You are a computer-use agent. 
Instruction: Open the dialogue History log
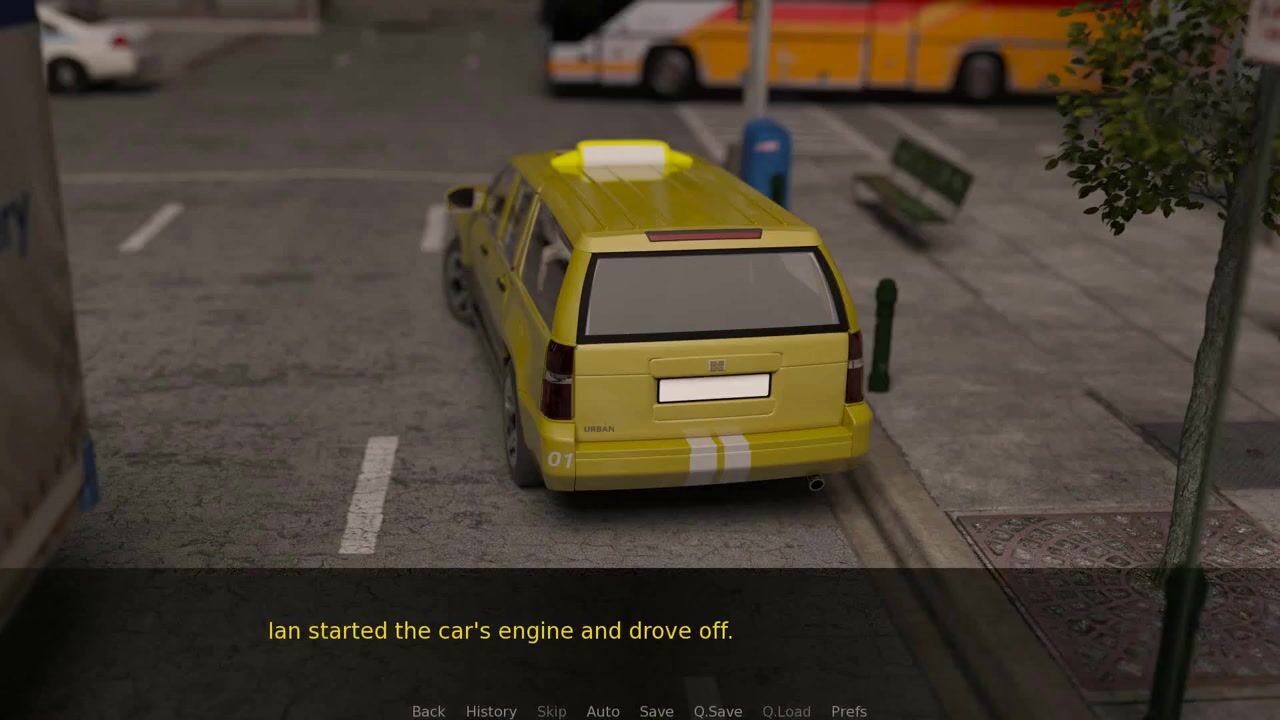pos(491,711)
